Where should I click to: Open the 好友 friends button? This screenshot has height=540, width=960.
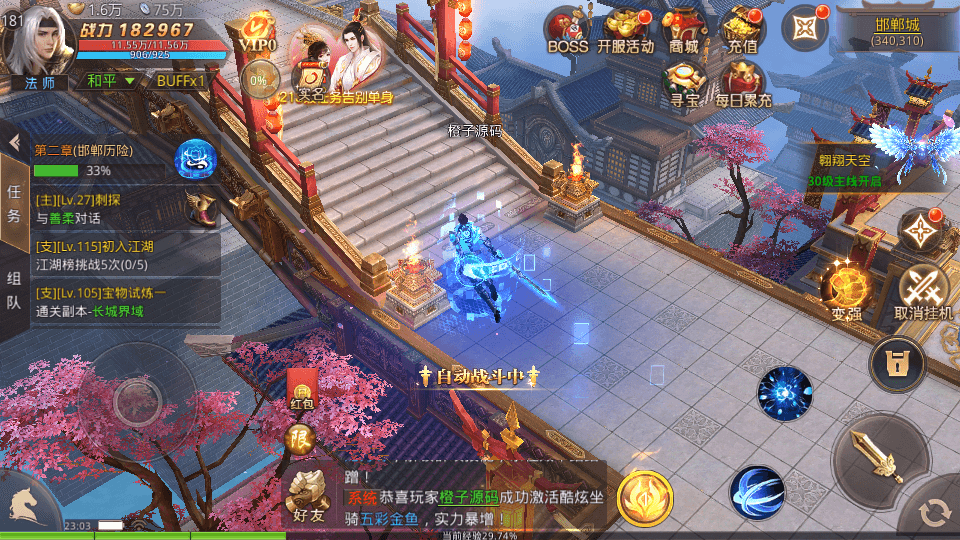click(x=308, y=495)
